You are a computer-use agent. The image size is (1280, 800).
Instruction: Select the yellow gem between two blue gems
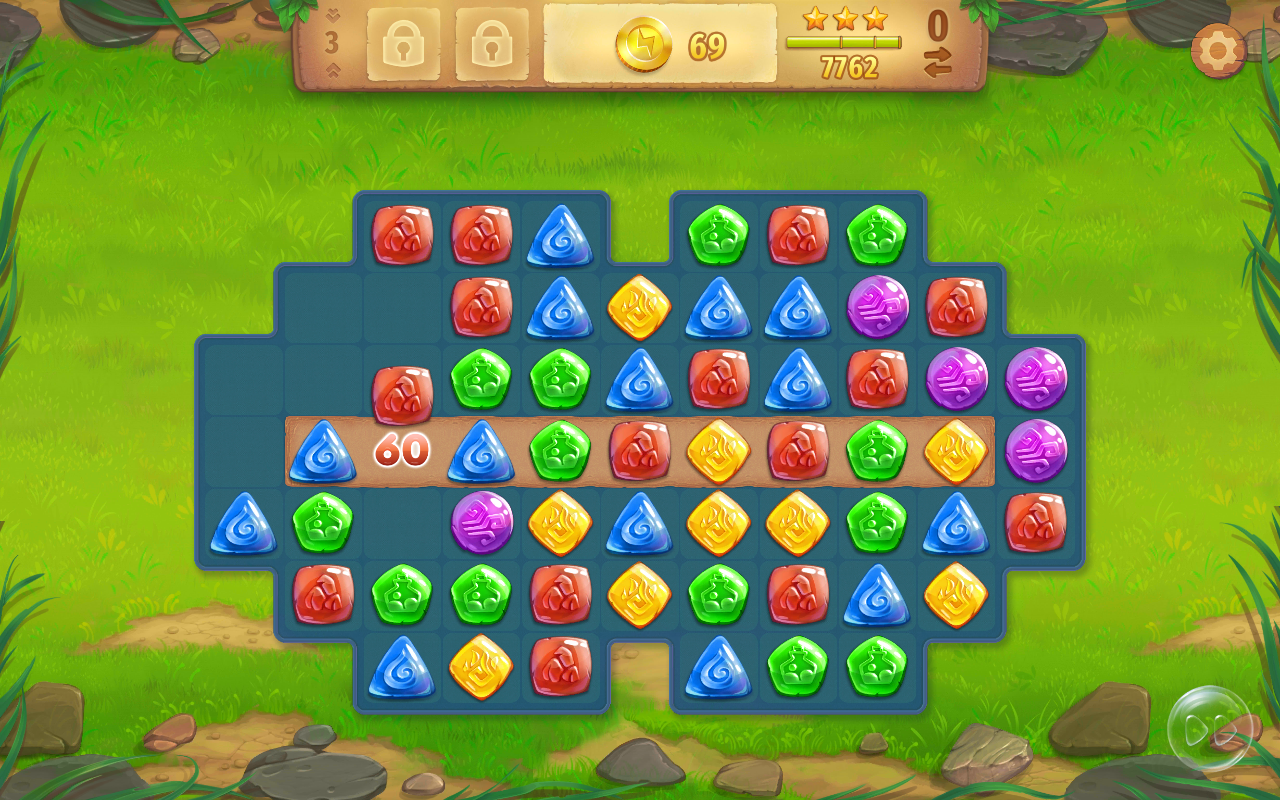(639, 307)
